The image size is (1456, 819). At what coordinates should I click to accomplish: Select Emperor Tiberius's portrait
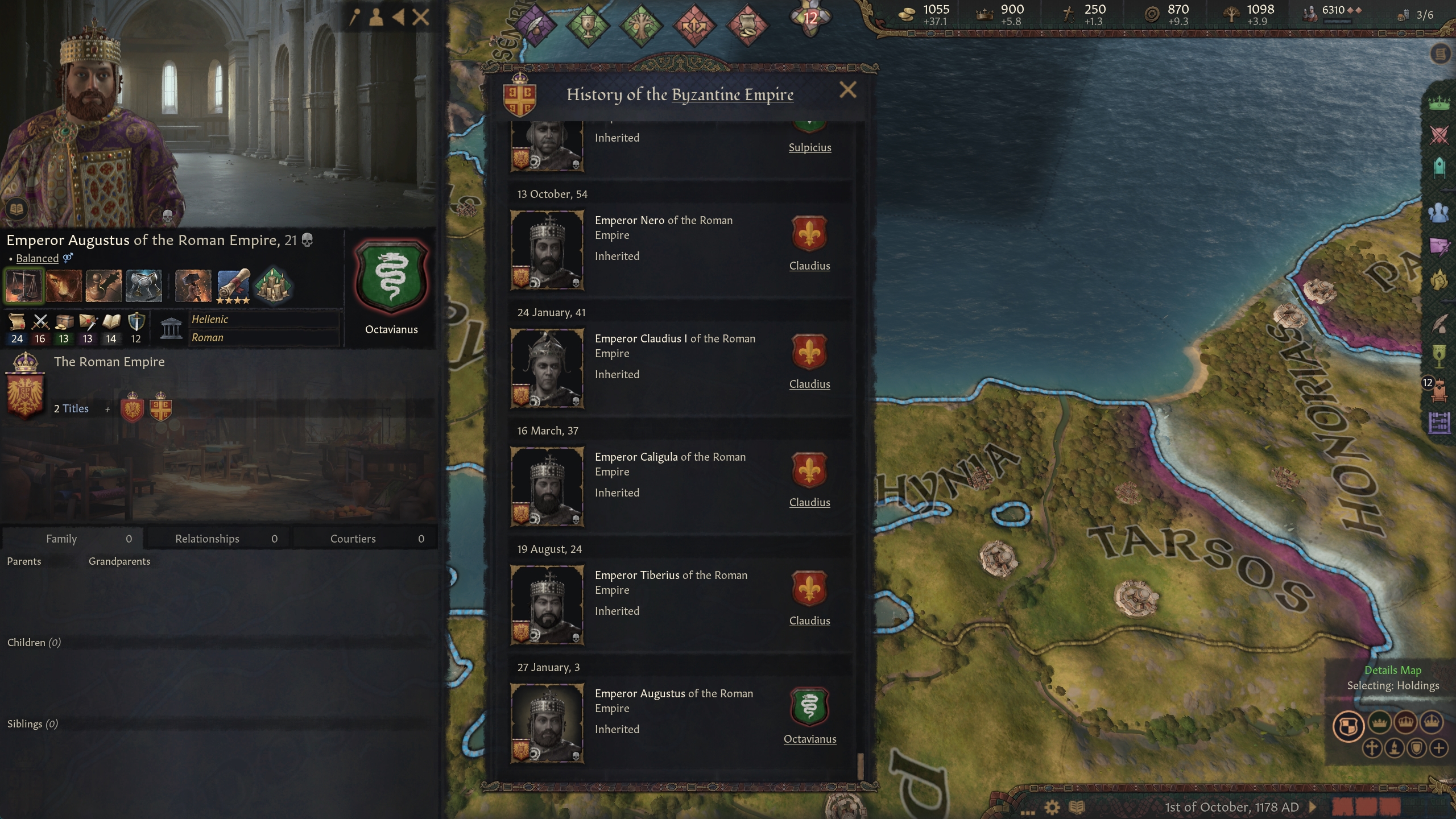(x=547, y=605)
